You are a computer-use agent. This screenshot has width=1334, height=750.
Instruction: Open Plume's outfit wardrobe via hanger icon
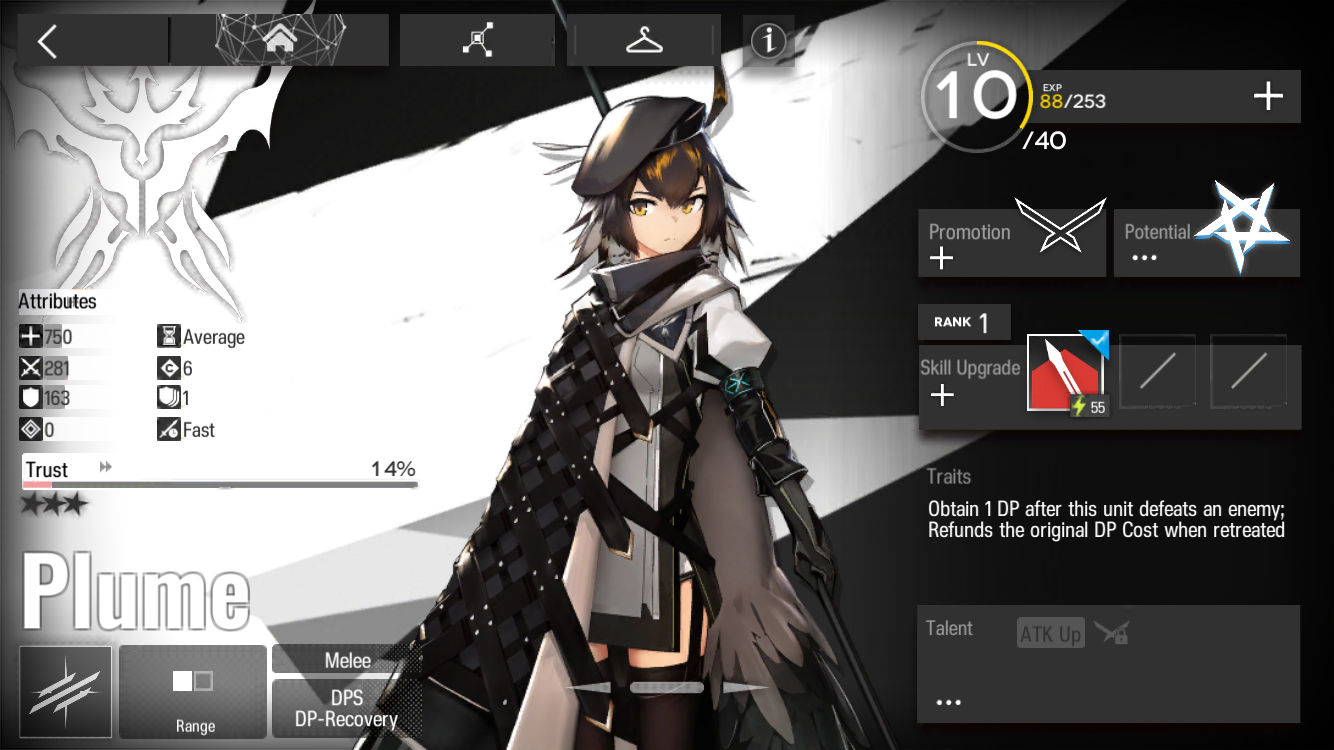[644, 40]
